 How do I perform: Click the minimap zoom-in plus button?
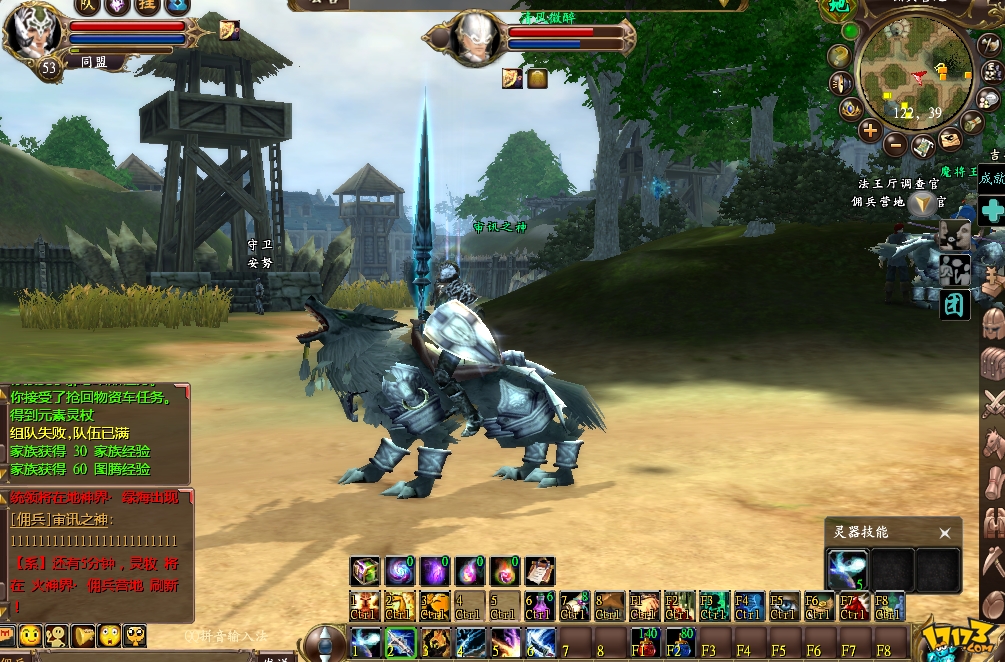pos(869,130)
